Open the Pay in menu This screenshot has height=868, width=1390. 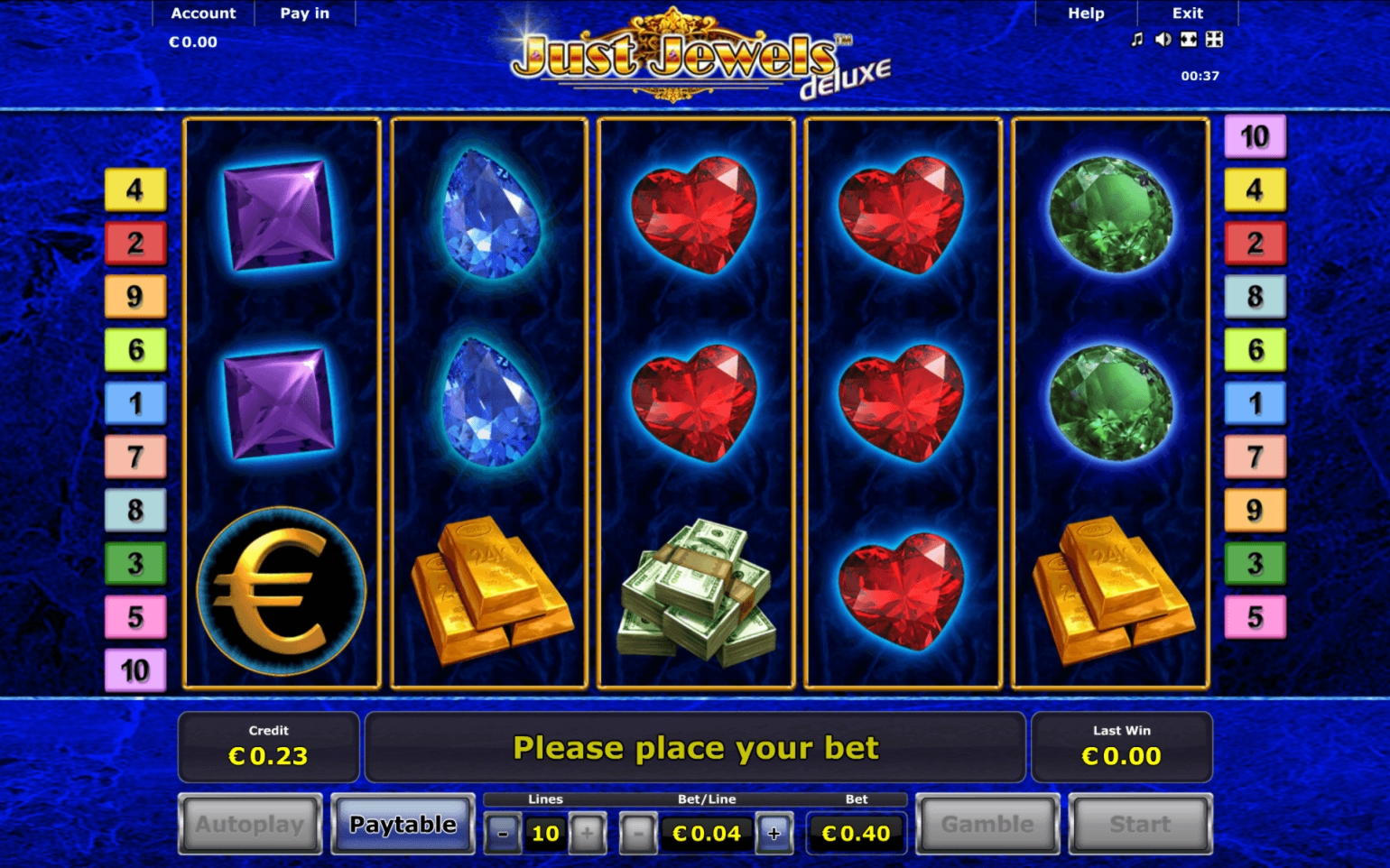pyautogui.click(x=304, y=13)
